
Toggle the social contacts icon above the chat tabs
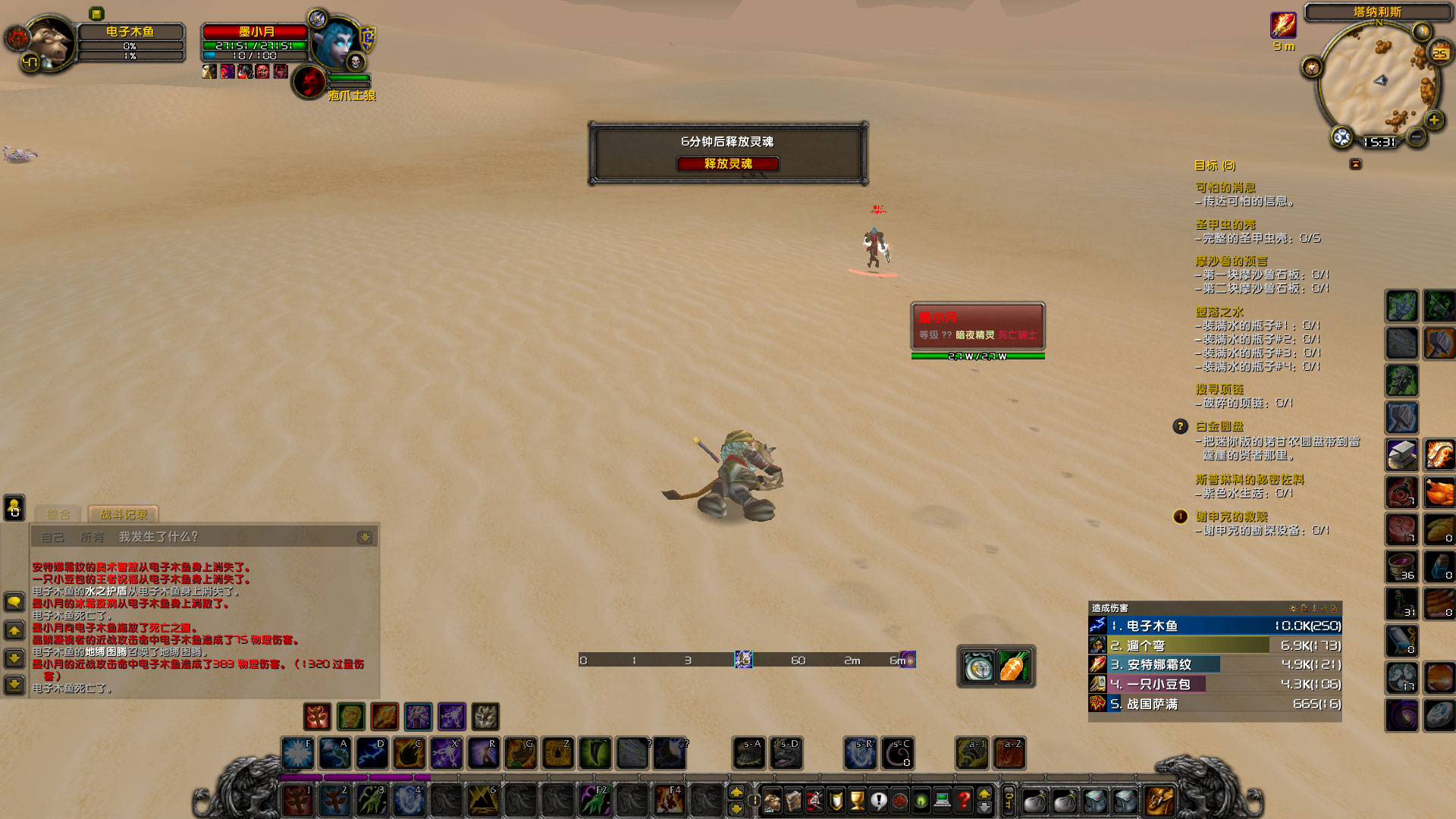(x=14, y=509)
